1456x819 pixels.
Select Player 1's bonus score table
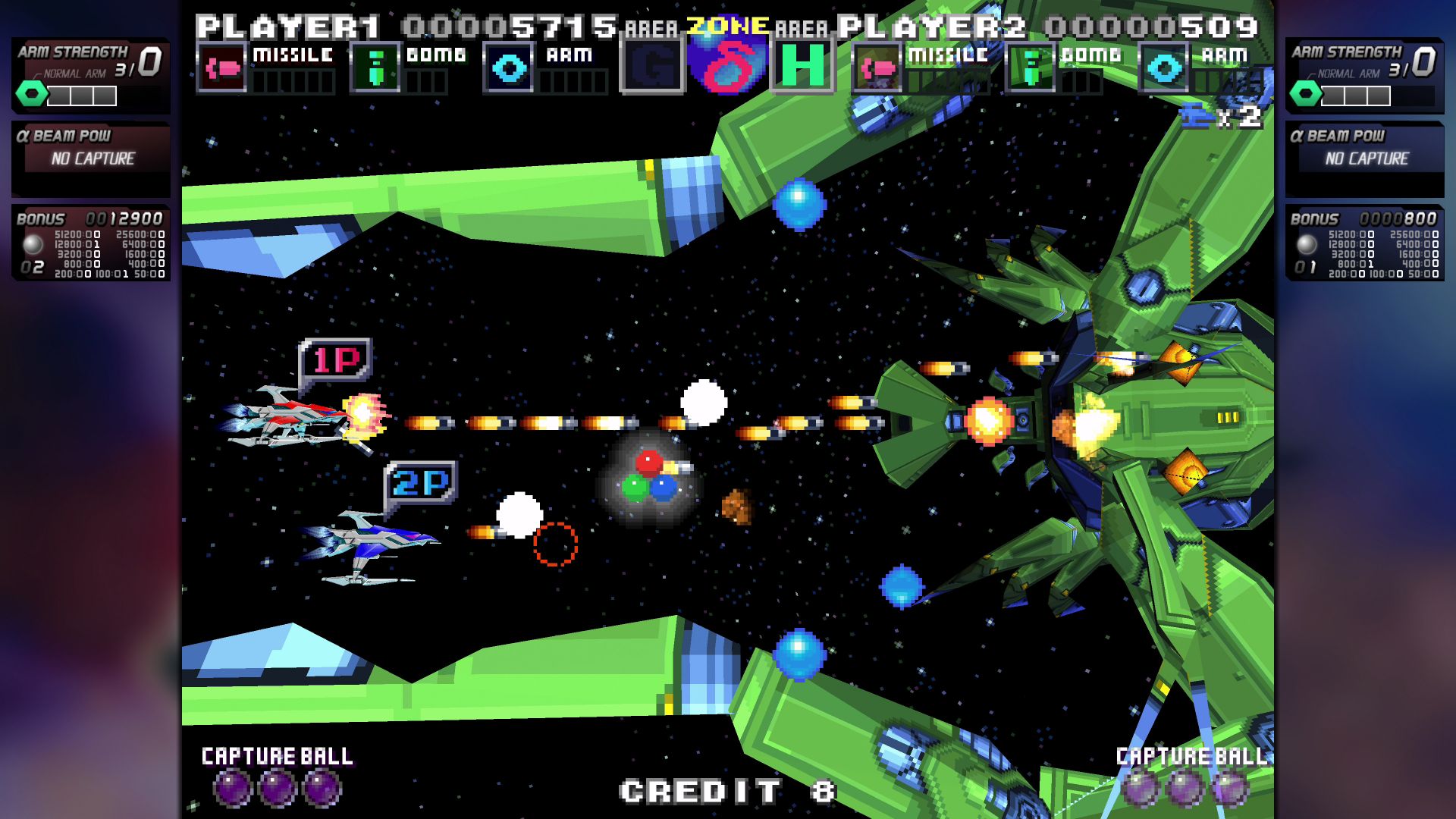click(x=91, y=244)
